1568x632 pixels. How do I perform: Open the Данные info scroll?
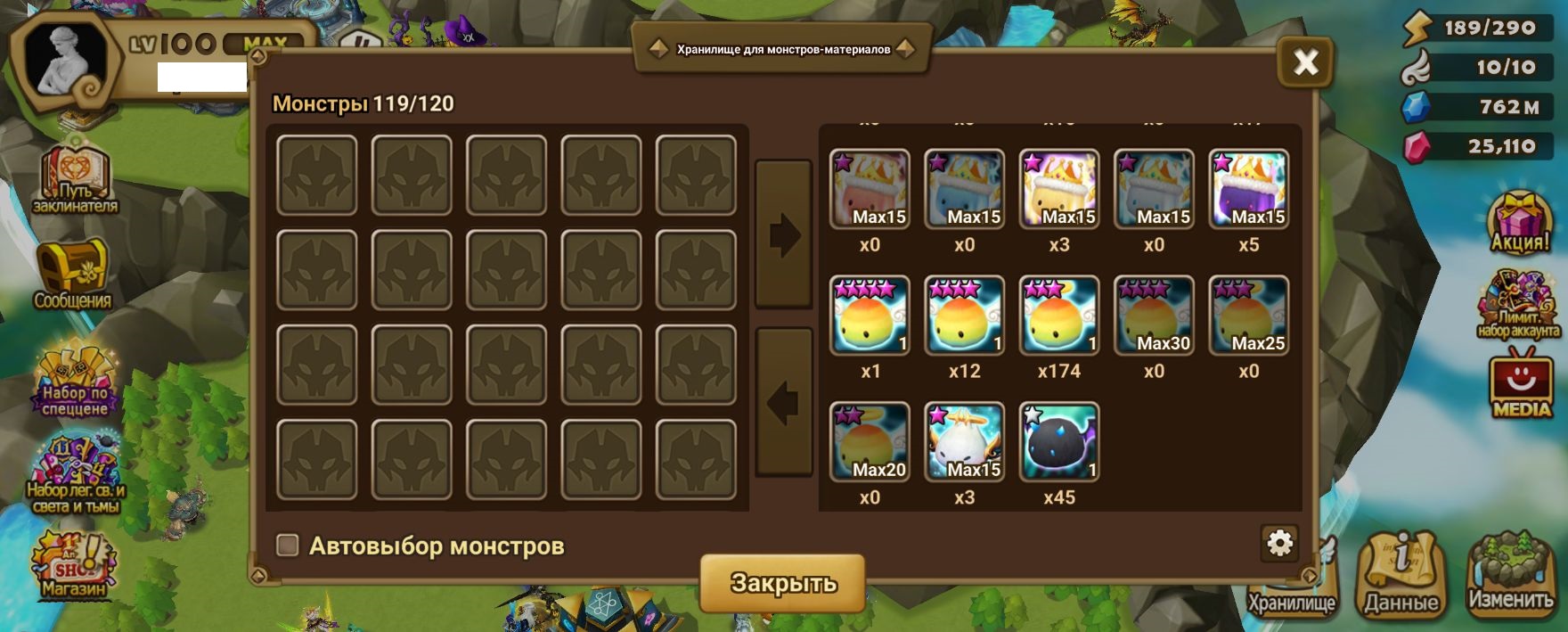(x=1401, y=575)
